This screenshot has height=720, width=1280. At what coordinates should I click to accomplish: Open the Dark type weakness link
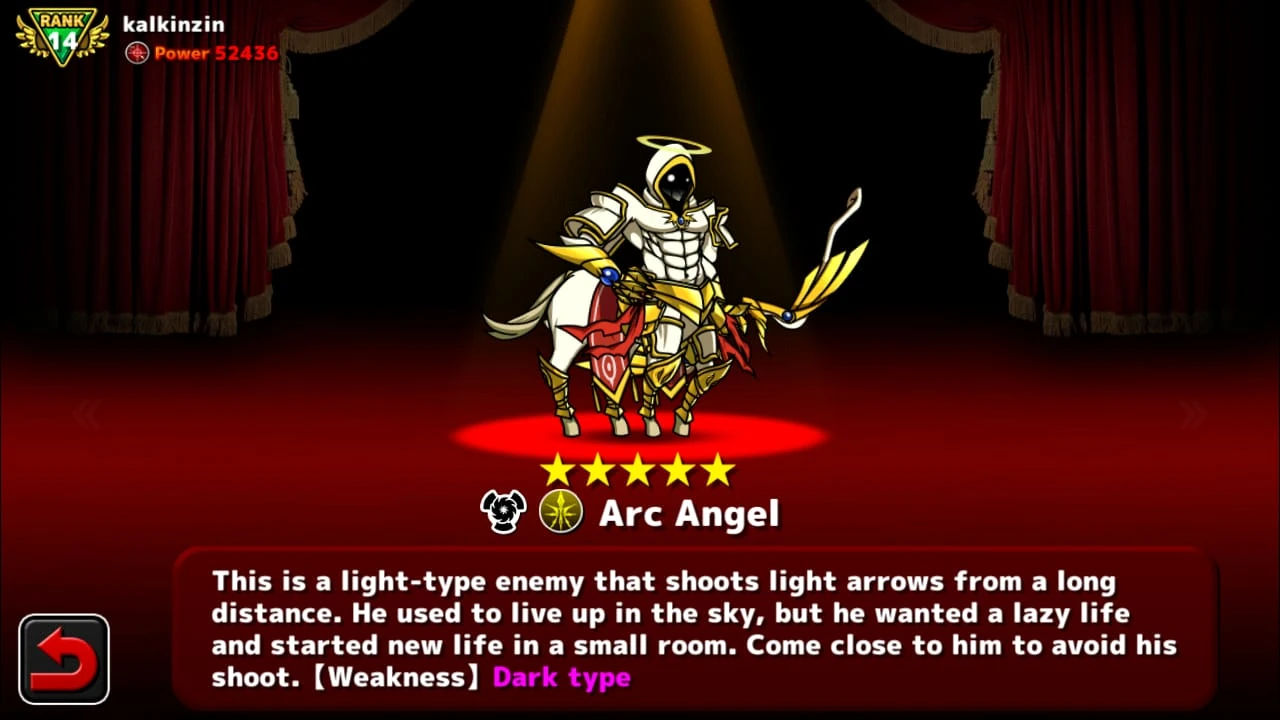point(561,677)
